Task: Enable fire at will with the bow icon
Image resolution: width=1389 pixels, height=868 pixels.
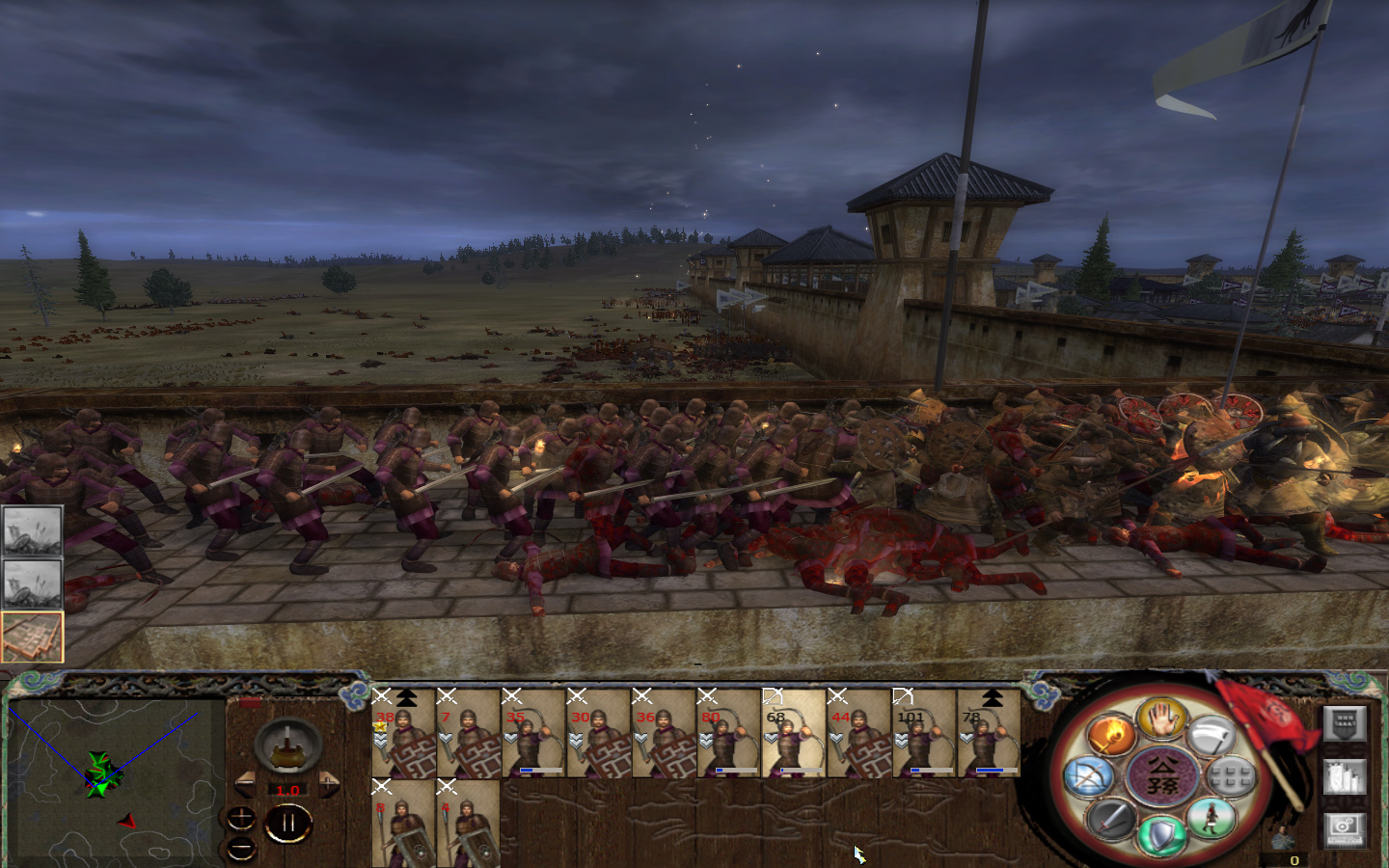Action: click(x=1090, y=774)
